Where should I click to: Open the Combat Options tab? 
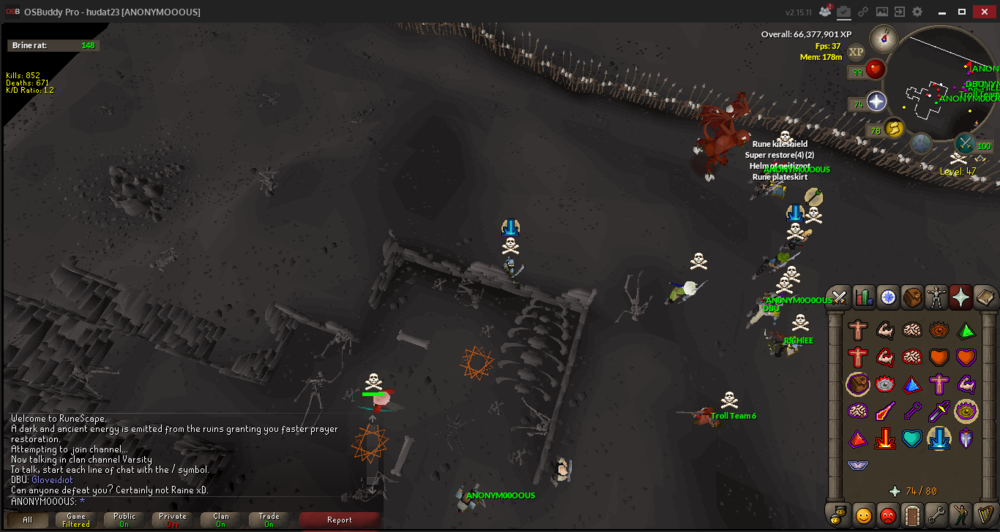(x=839, y=297)
